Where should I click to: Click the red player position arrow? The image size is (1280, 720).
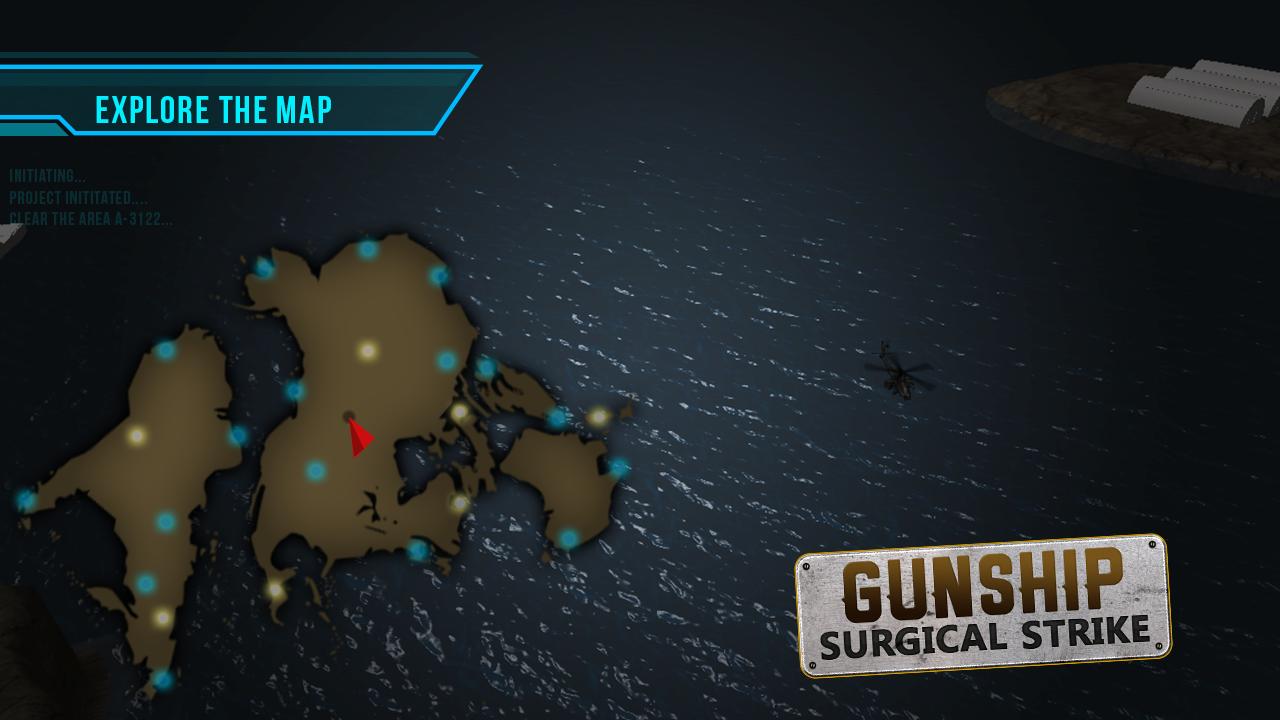click(361, 438)
